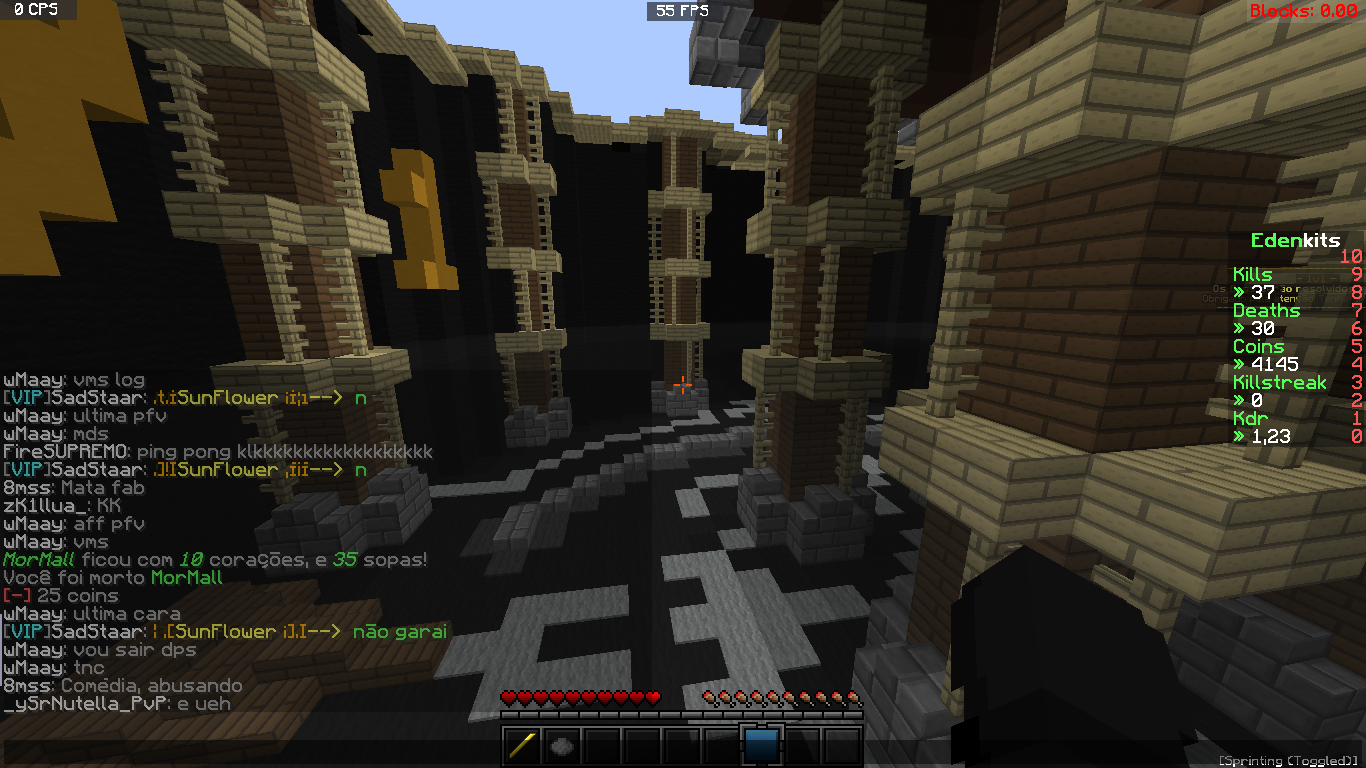Select the blaze rod hotbar slot
The width and height of the screenshot is (1366, 768).
pyautogui.click(x=522, y=745)
